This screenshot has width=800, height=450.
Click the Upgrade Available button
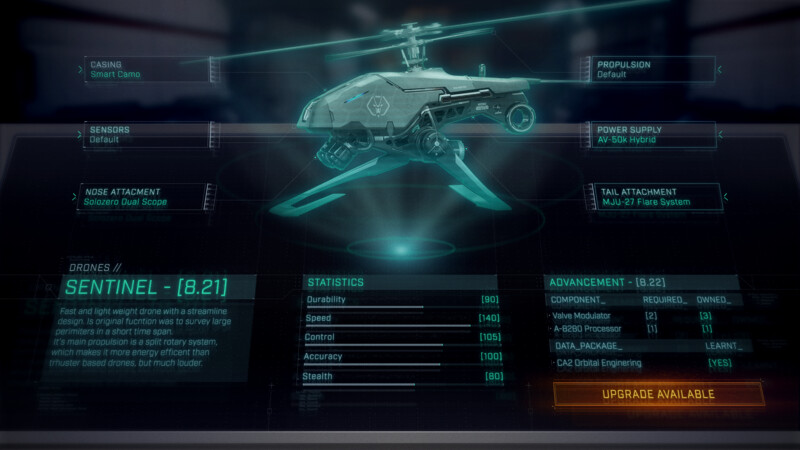click(x=658, y=394)
